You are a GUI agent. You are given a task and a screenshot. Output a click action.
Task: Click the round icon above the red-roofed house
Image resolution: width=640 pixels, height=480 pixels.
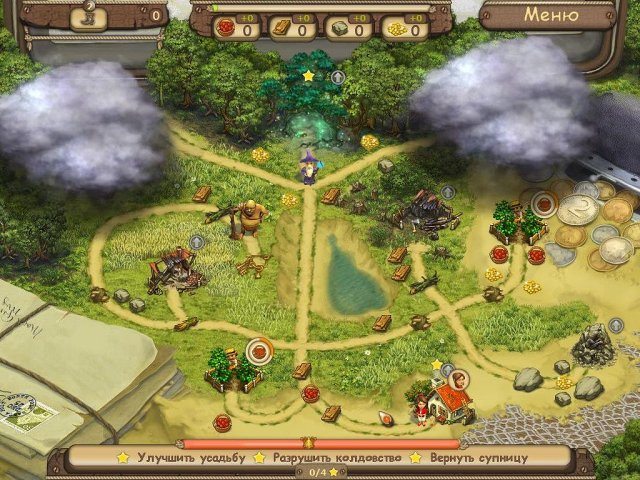(459, 378)
